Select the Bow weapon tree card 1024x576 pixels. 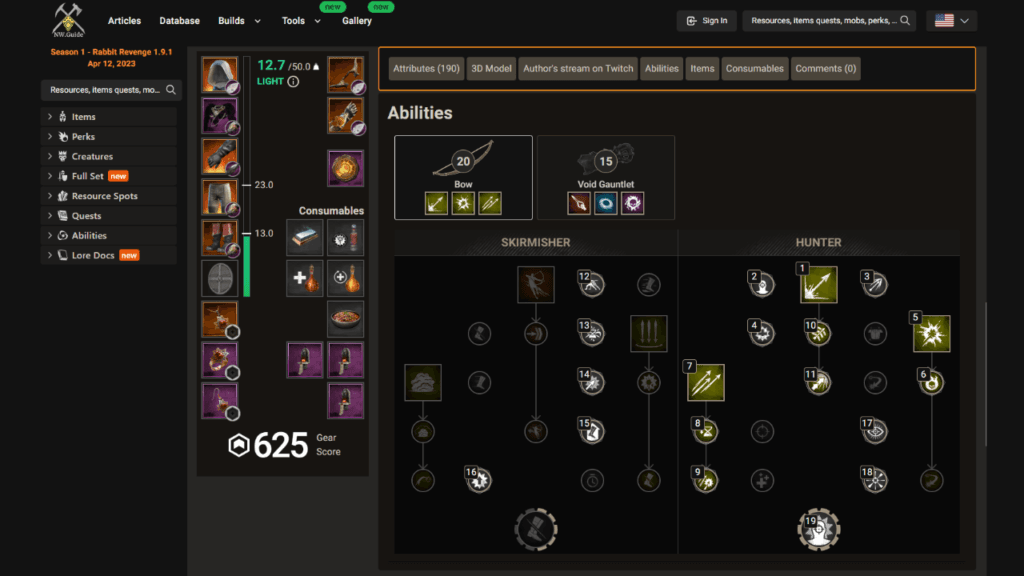tap(463, 177)
